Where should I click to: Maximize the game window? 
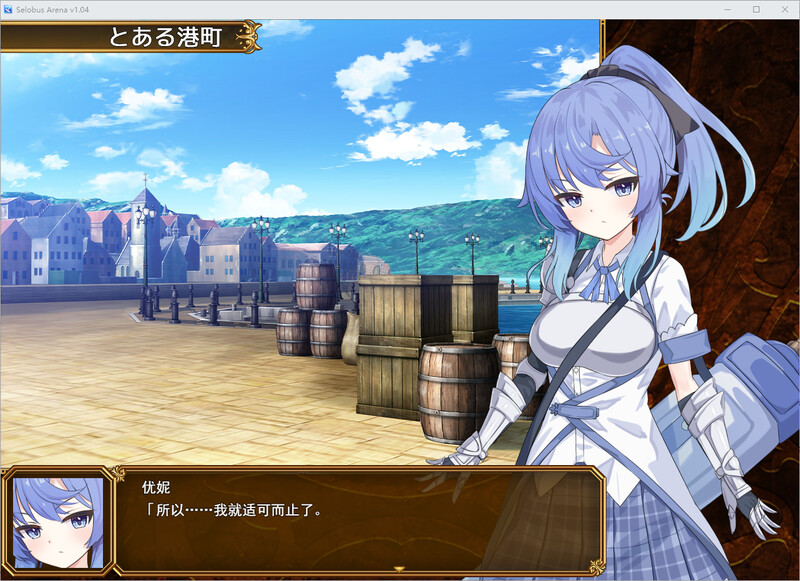[x=756, y=9]
